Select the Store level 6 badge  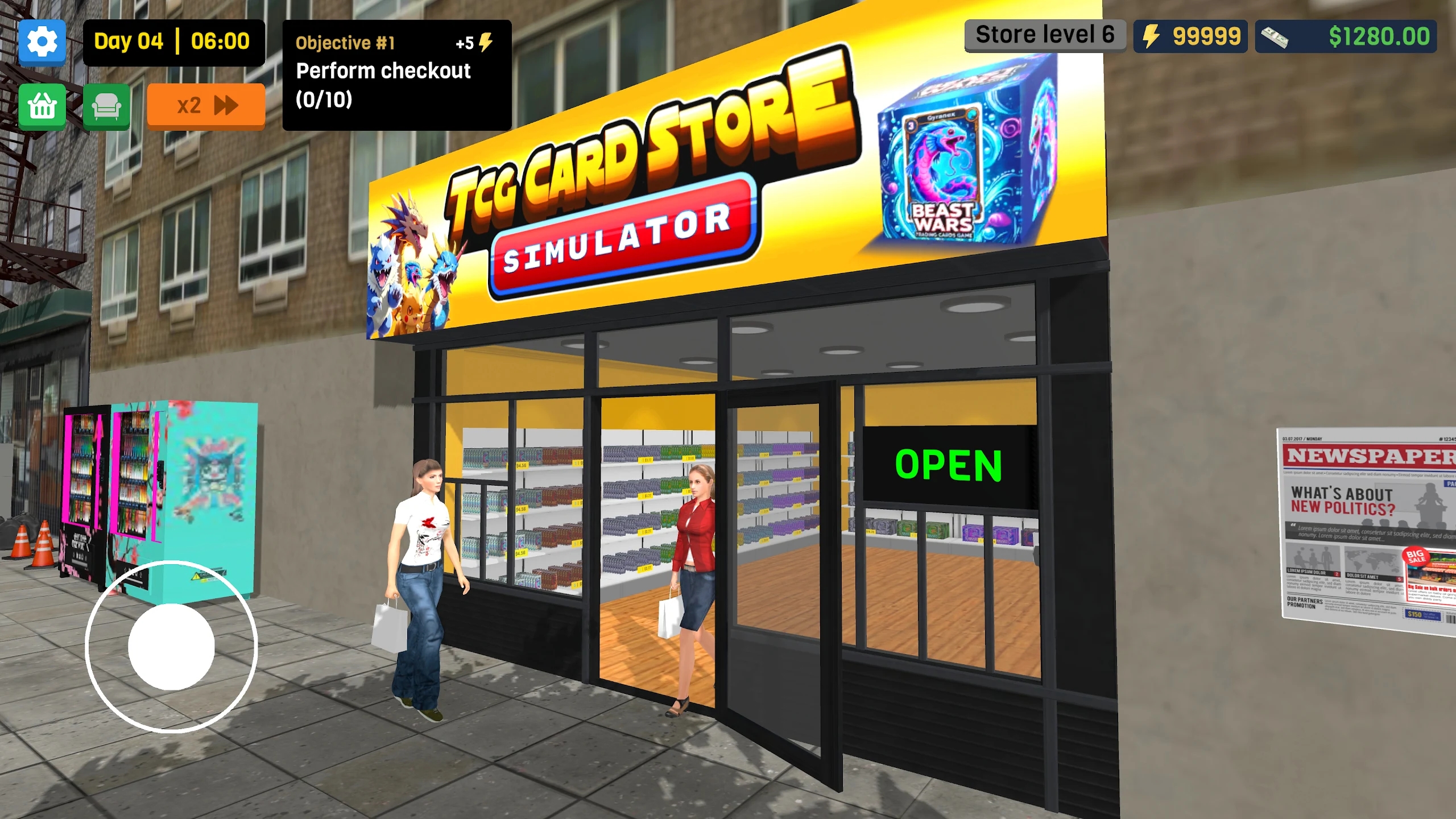tap(1045, 34)
